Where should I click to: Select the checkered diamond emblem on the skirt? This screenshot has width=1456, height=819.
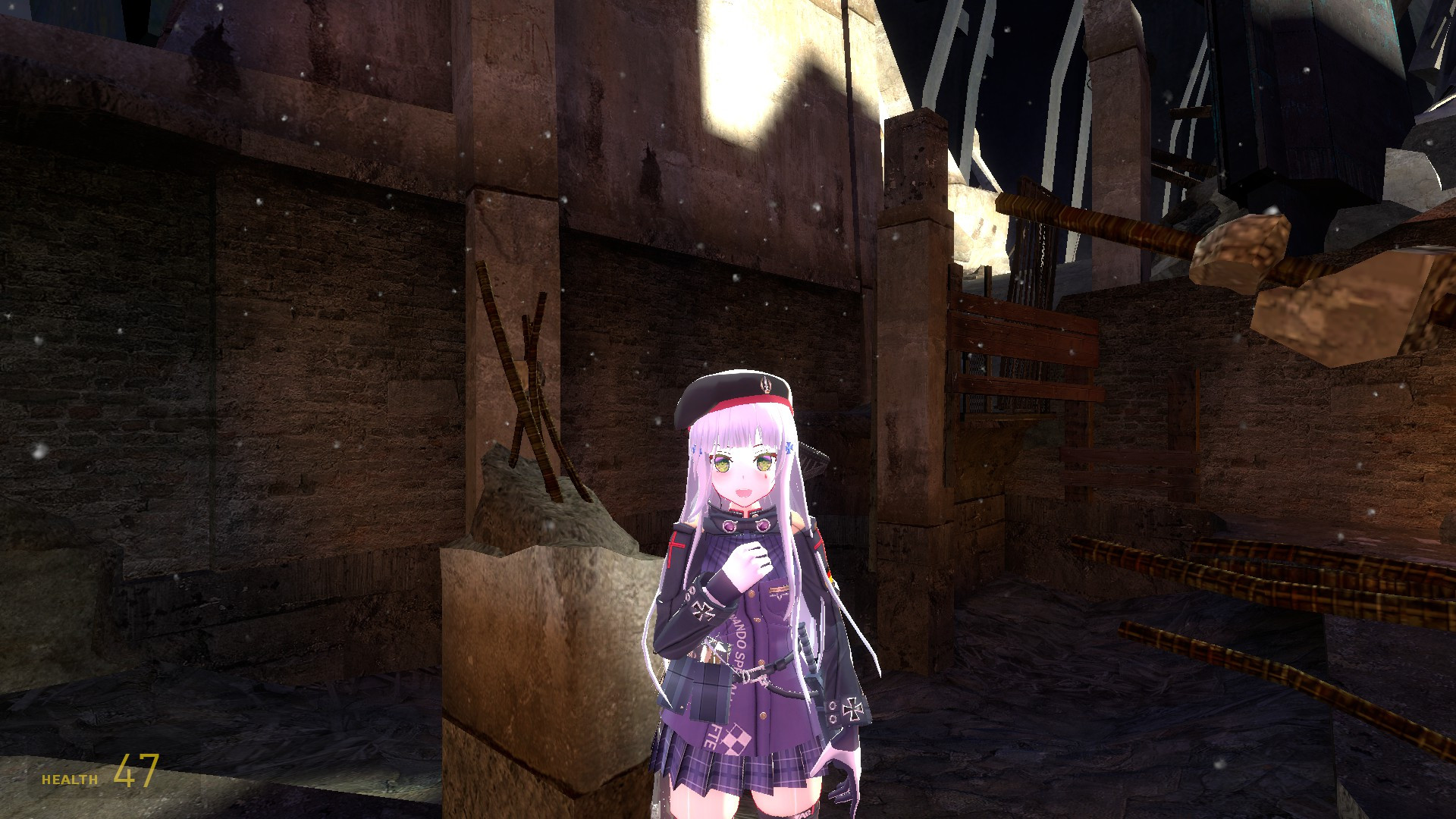coord(736,739)
